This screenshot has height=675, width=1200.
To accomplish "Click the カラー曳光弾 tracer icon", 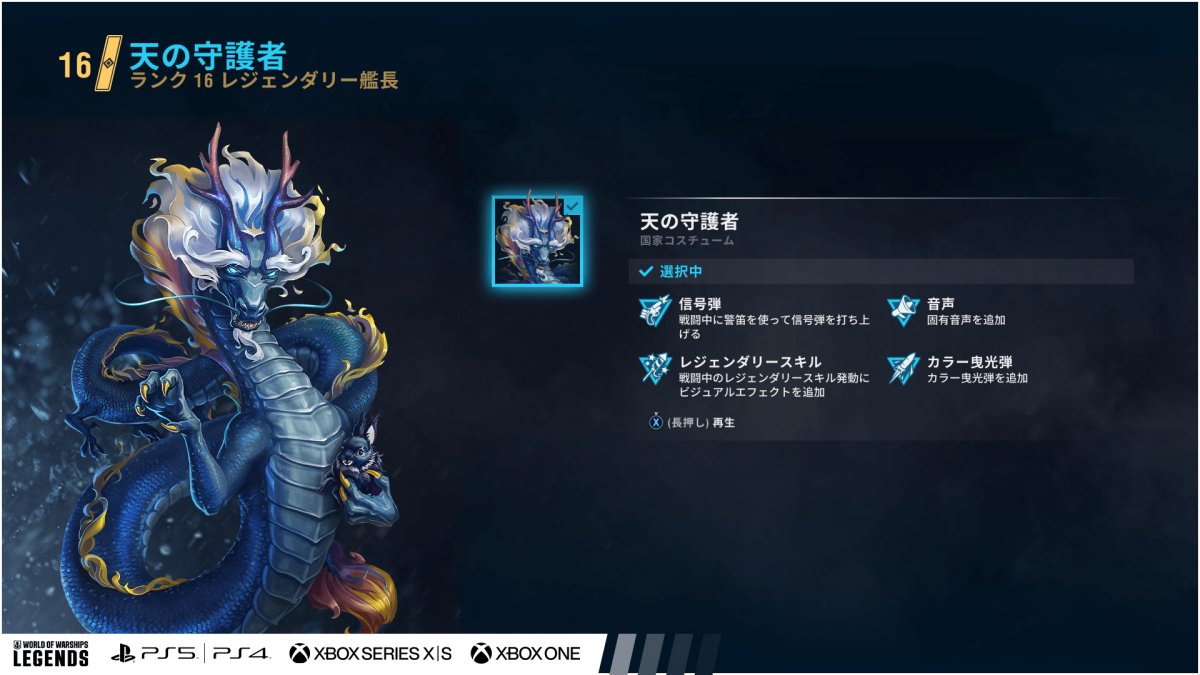I will (903, 369).
